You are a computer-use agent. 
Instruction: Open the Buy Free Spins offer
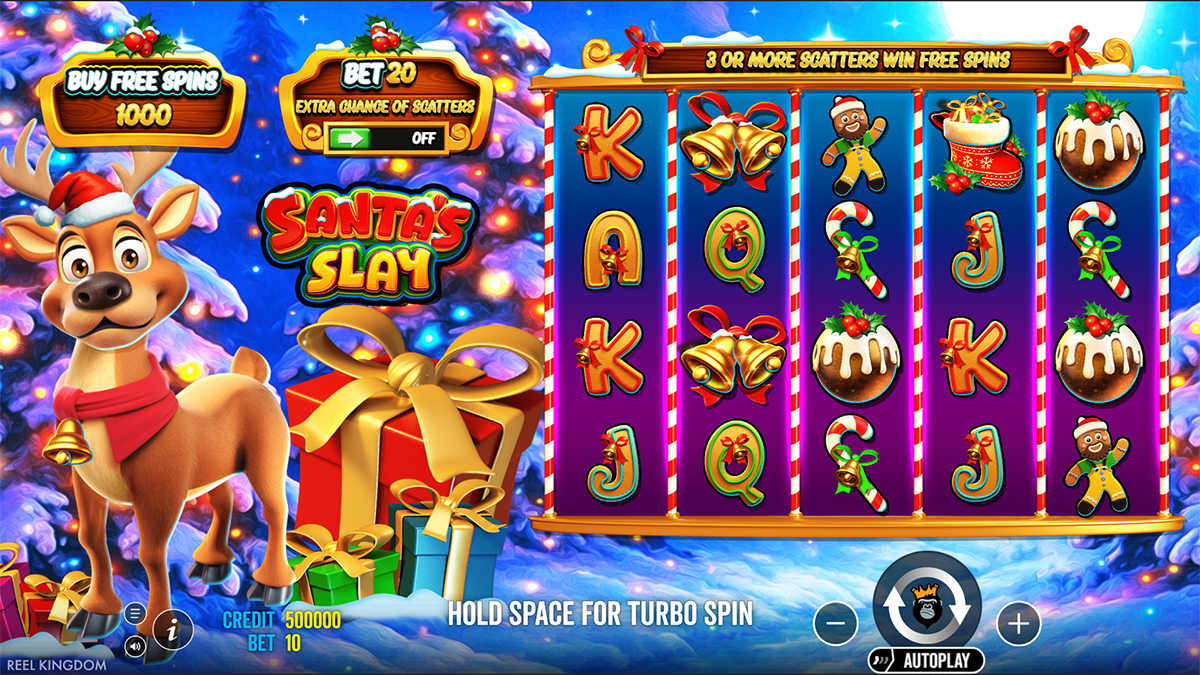click(142, 99)
